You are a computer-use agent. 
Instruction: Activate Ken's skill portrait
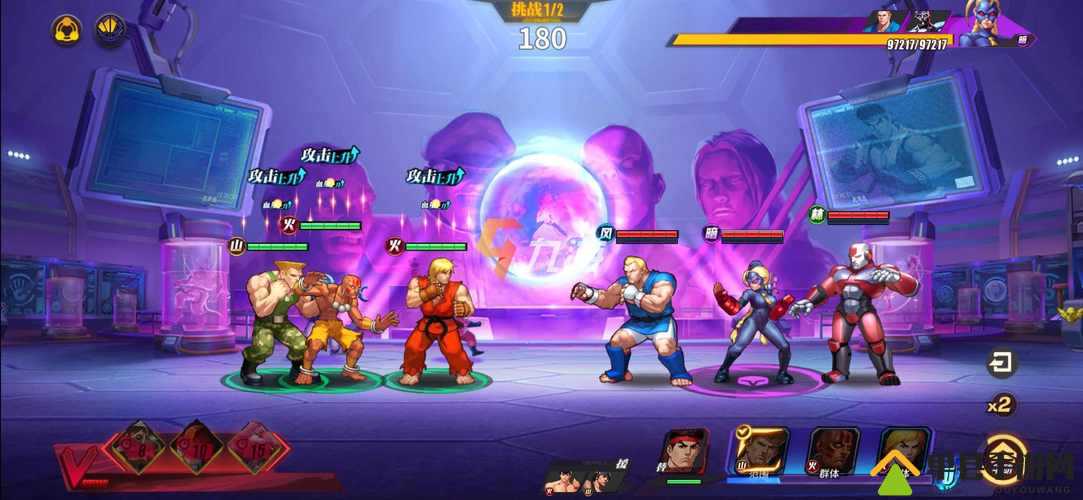904,451
